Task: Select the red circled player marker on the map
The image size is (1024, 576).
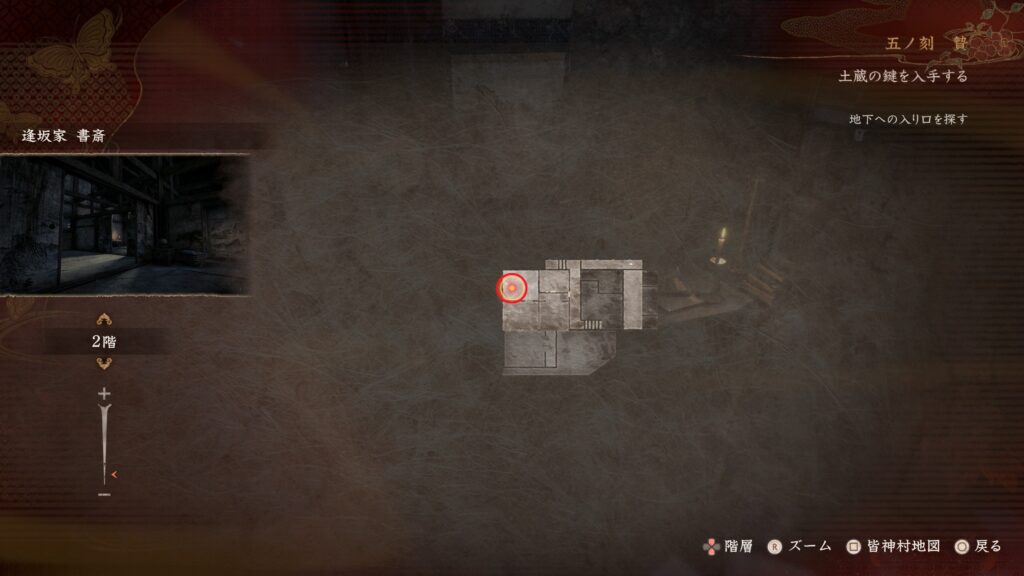Action: [512, 289]
